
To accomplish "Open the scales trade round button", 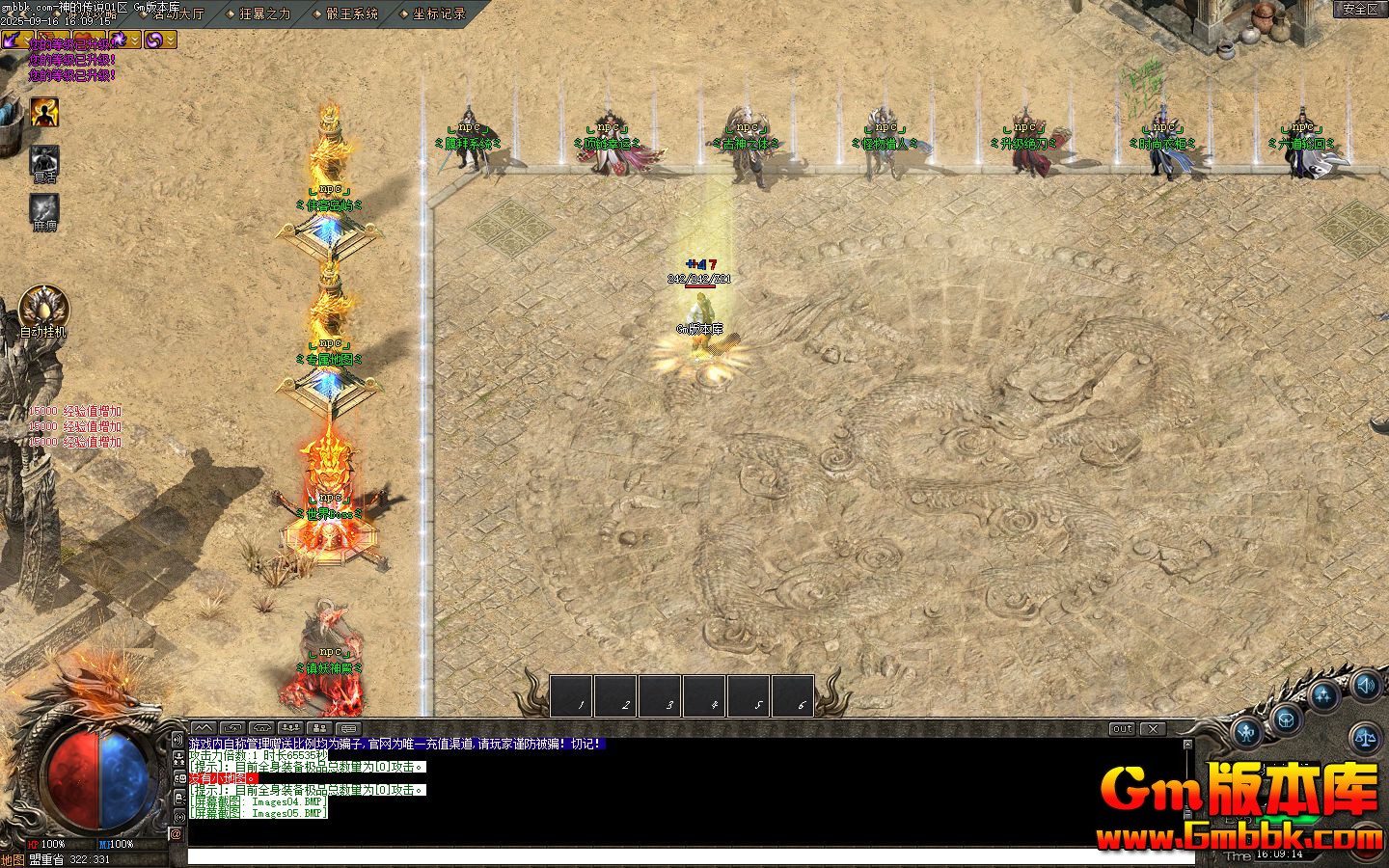I will 1366,738.
